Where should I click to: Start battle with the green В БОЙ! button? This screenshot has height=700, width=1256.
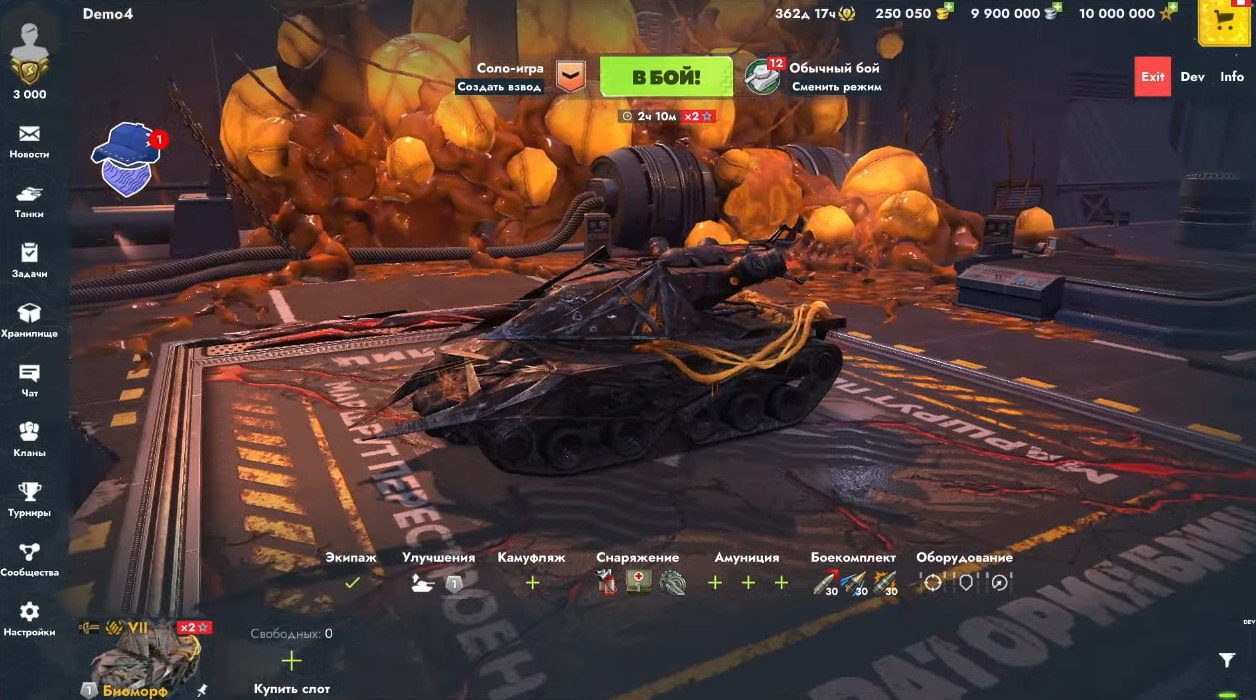coord(665,77)
